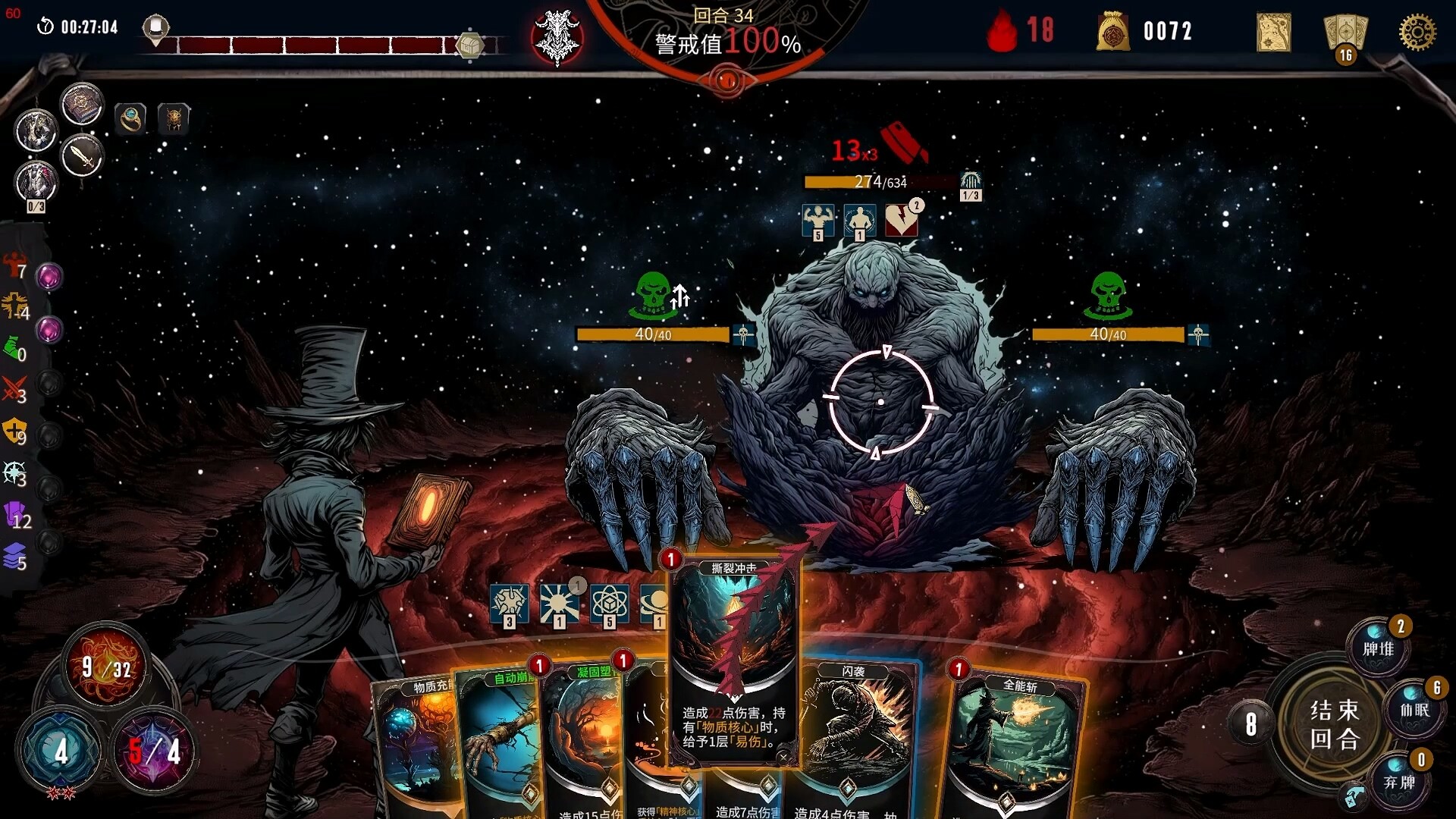
Task: Click the blue gem ring relic
Action: pyautogui.click(x=130, y=118)
